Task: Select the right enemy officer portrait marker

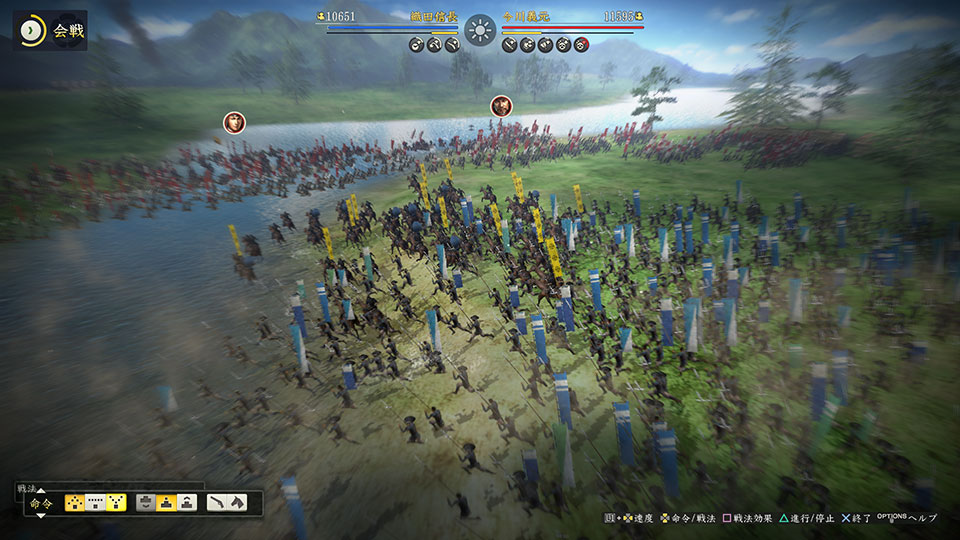Action: 502,106
